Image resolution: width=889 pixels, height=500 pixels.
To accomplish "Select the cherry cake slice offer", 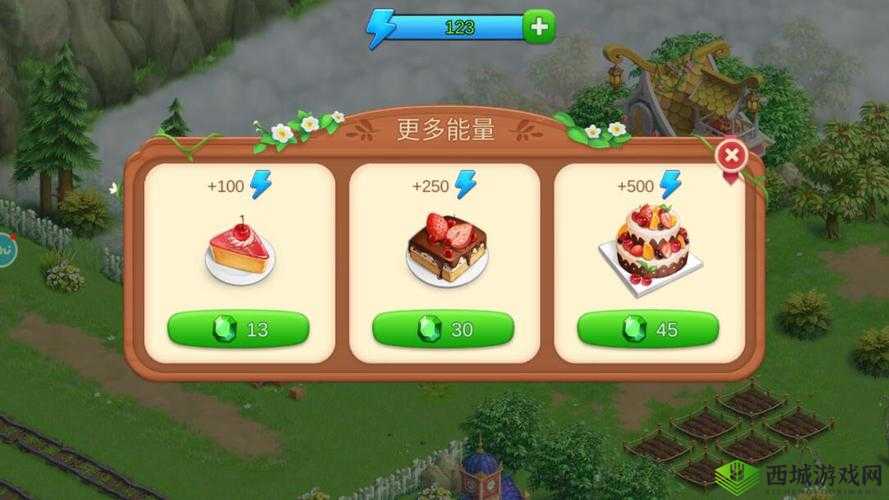I will [x=240, y=250].
